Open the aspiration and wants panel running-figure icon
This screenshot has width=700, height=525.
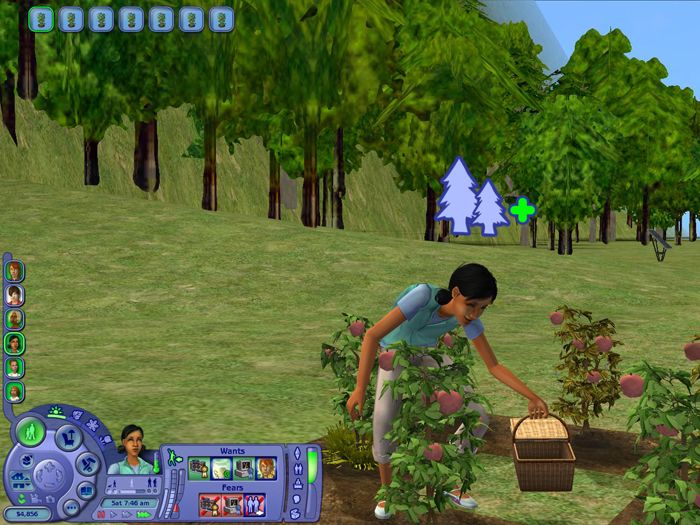tap(172, 458)
